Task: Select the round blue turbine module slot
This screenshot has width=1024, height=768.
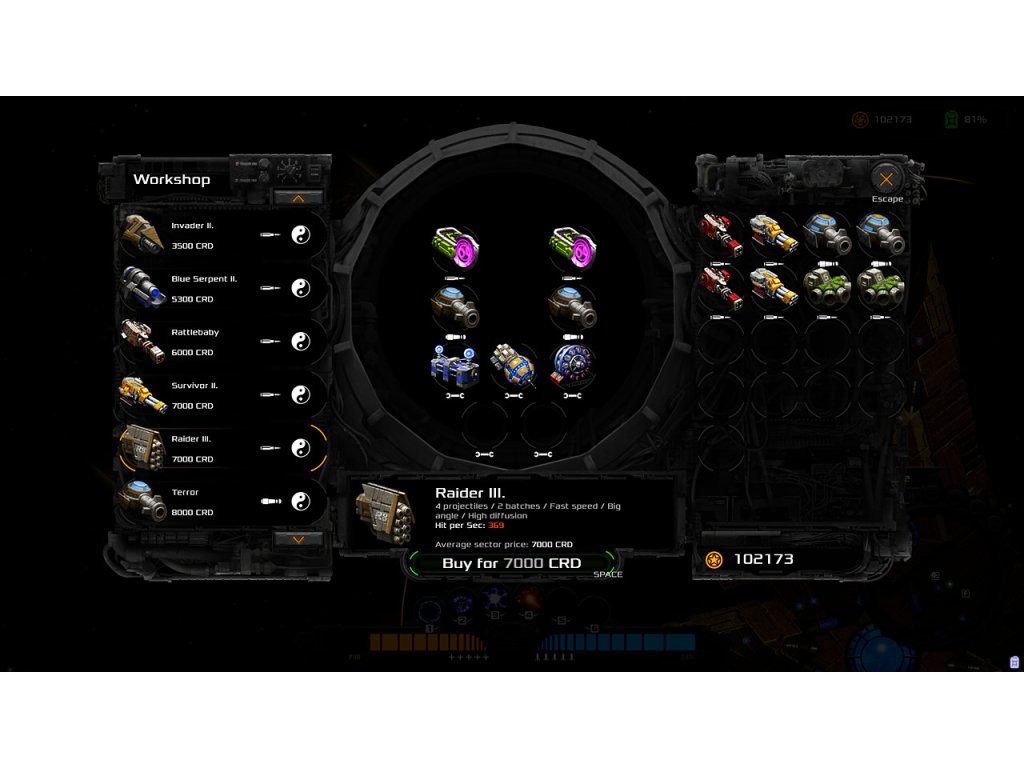Action: click(x=573, y=366)
